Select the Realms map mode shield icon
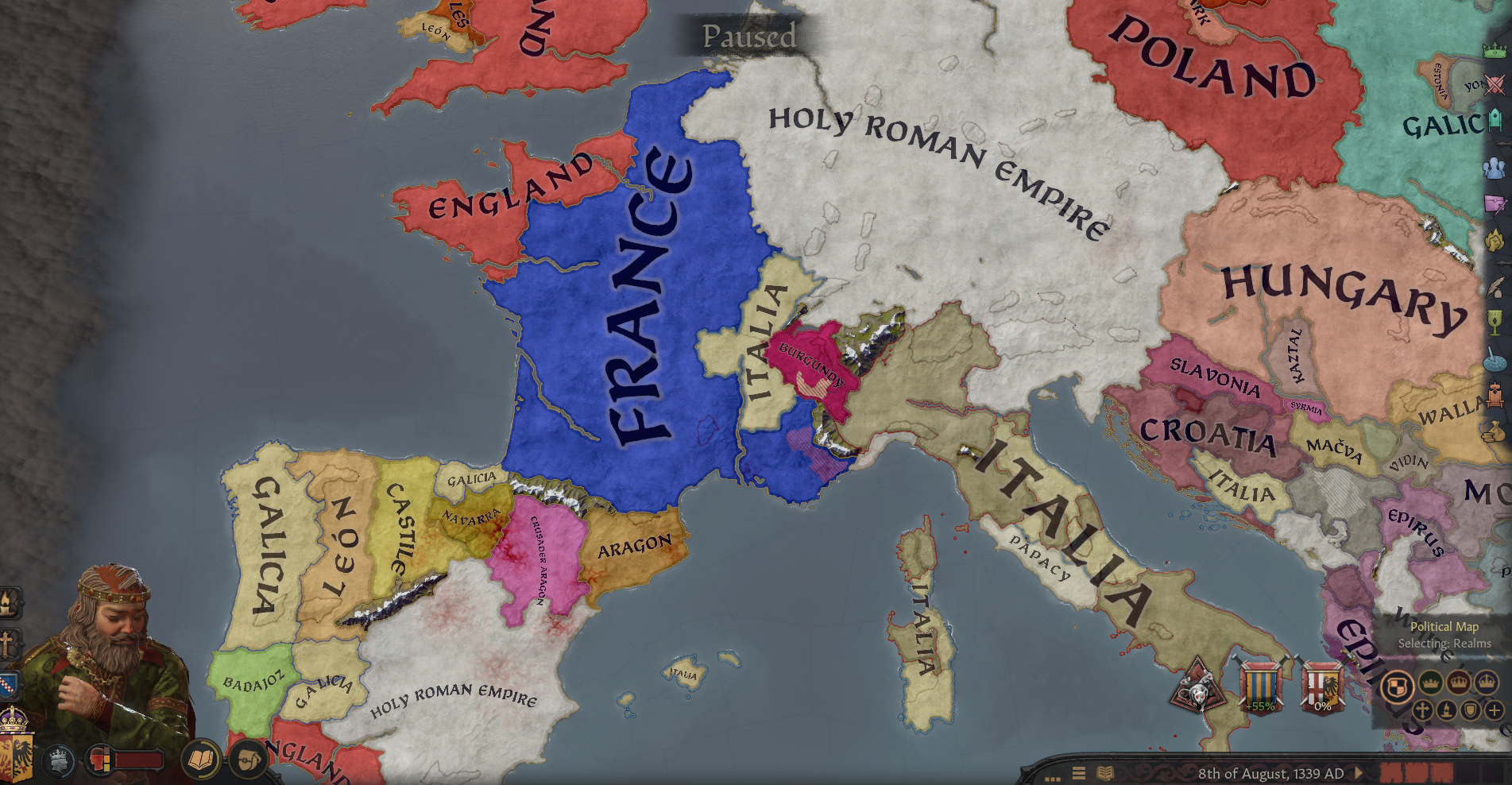Viewport: 1512px width, 785px height. pyautogui.click(x=1398, y=686)
